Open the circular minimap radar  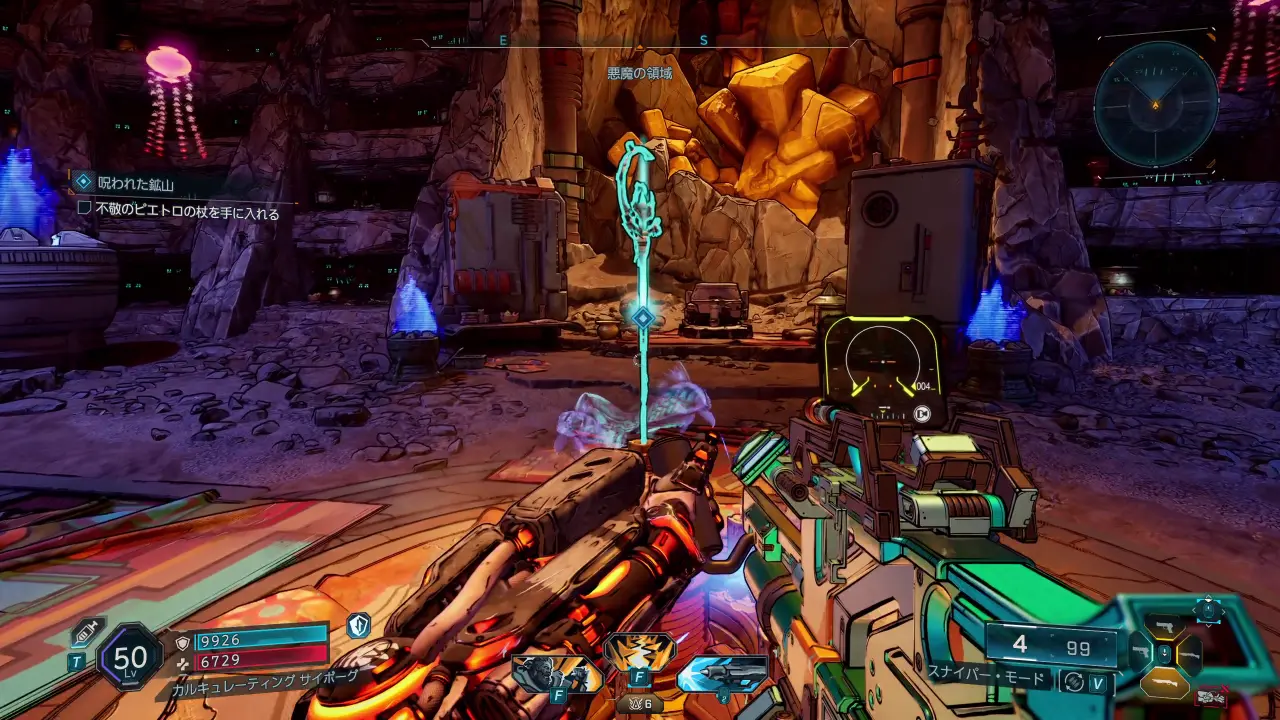point(1155,104)
